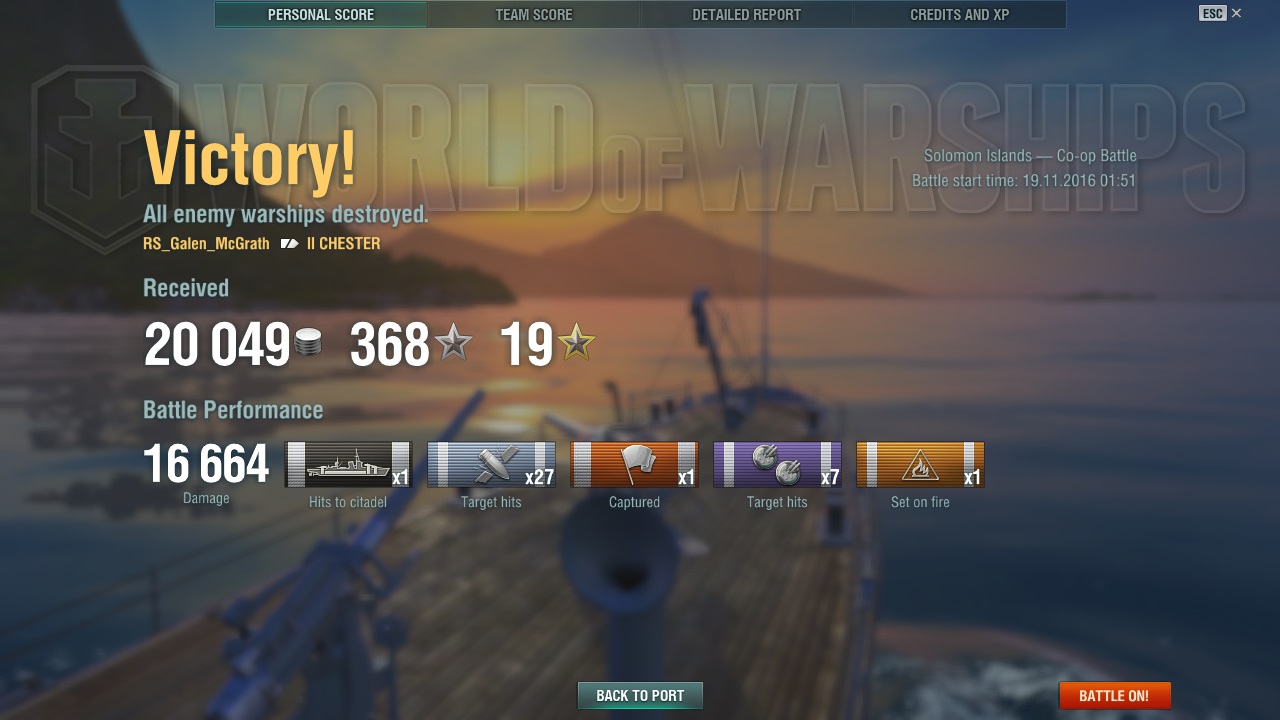This screenshot has width=1280, height=720.
Task: Select the Hits to citadel ribbon
Action: point(348,465)
